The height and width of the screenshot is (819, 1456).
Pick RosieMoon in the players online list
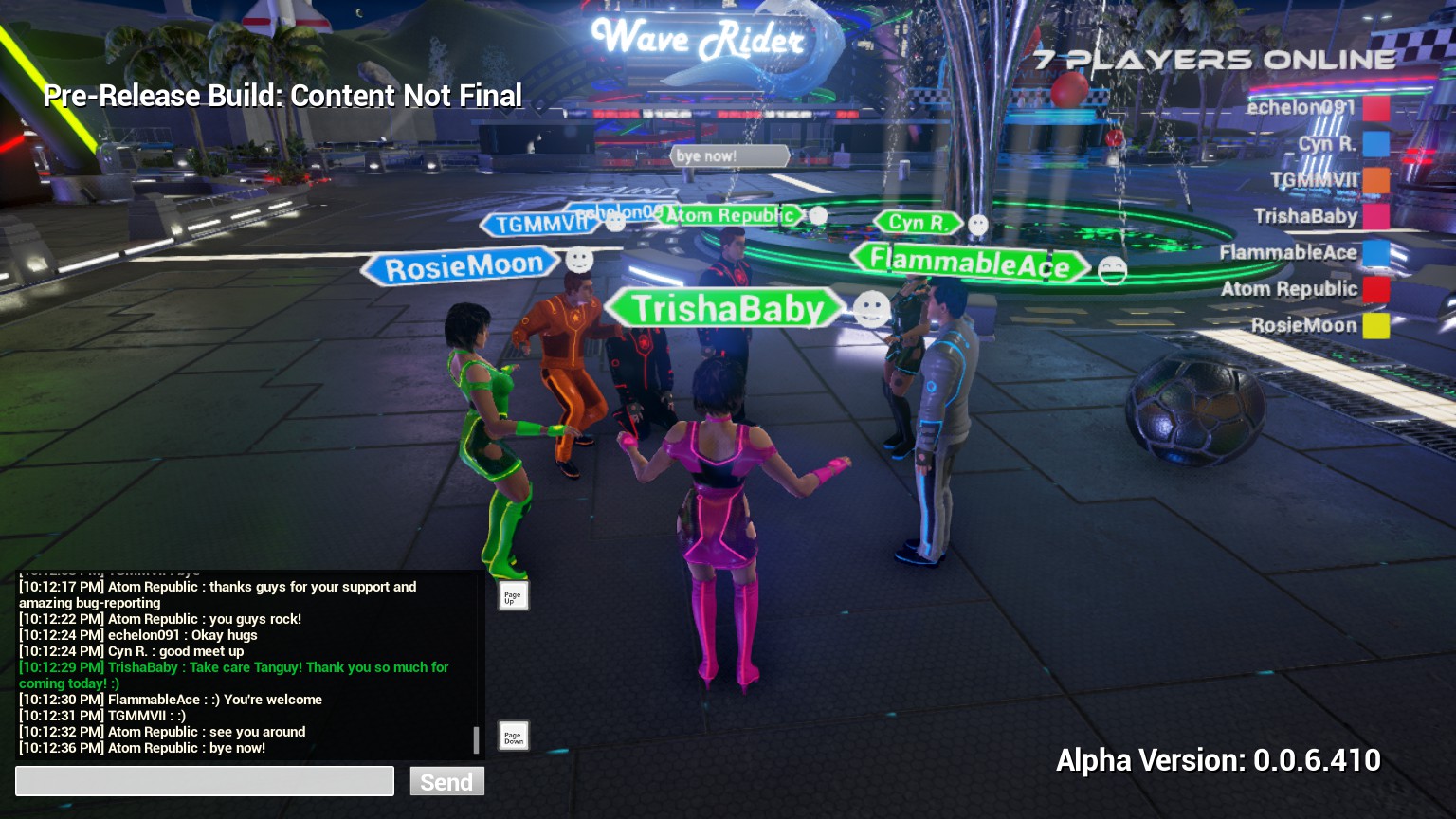point(1303,325)
